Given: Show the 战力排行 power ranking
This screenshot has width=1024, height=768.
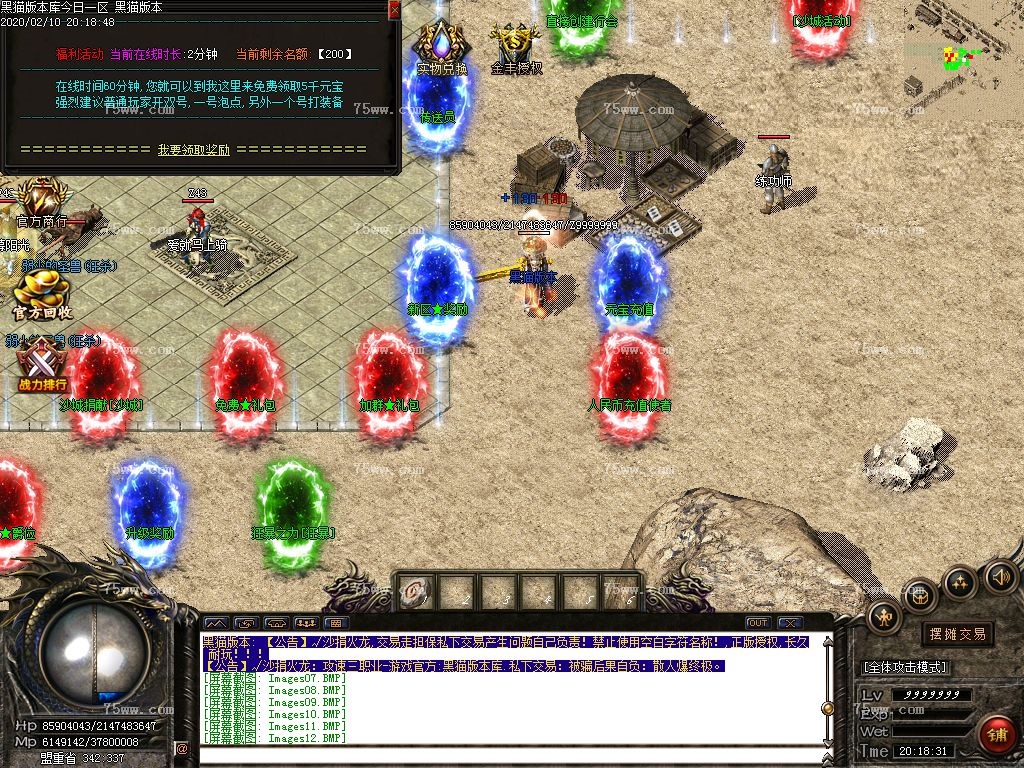Looking at the screenshot, I should coord(42,364).
